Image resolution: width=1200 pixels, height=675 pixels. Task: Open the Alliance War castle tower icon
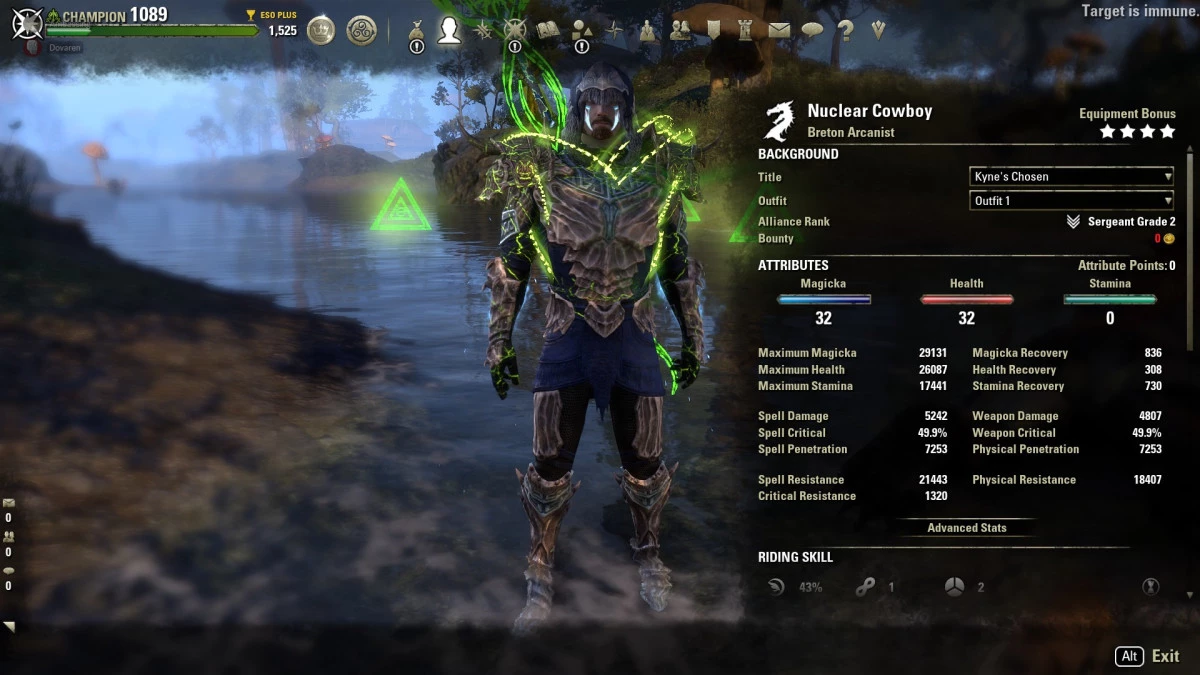(x=746, y=30)
